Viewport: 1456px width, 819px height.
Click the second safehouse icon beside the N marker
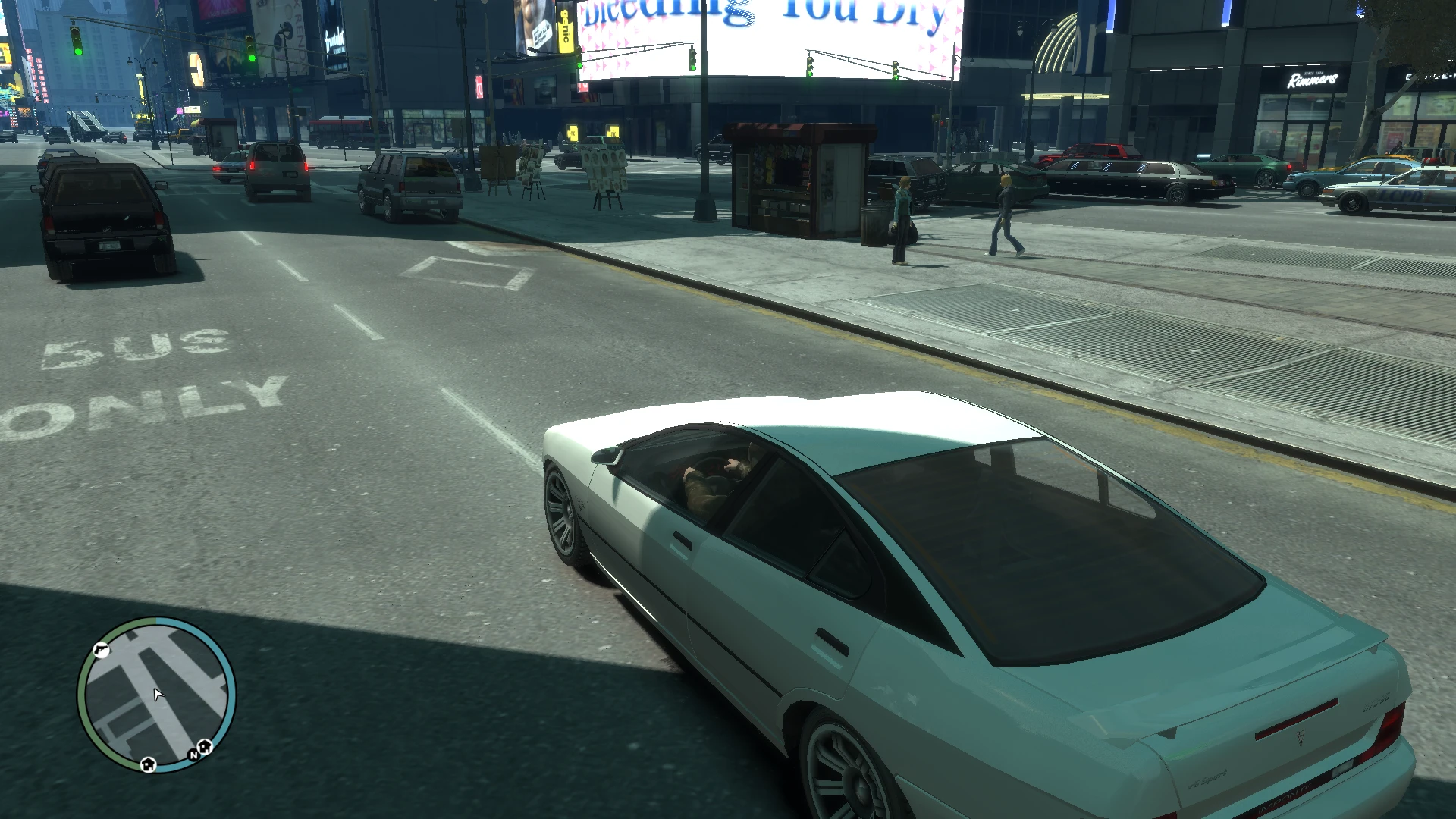(x=204, y=747)
